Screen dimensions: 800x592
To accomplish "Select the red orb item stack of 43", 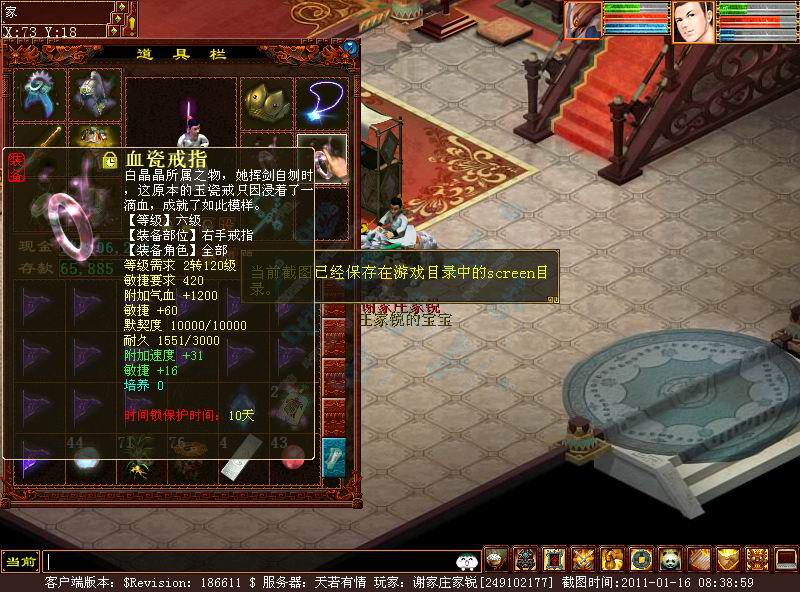I will point(292,460).
